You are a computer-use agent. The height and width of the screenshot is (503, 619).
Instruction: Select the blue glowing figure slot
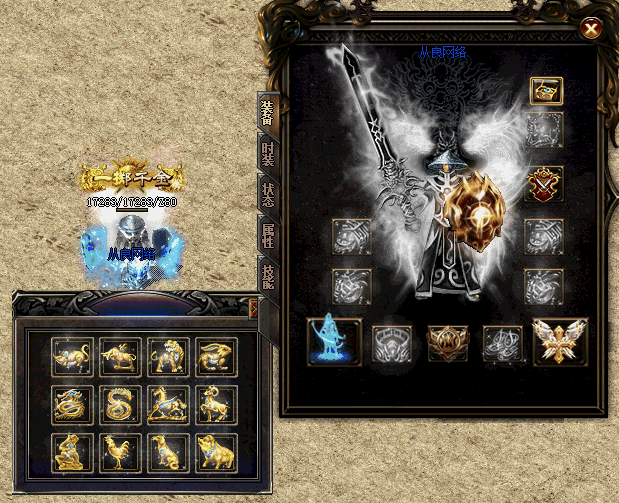click(334, 341)
